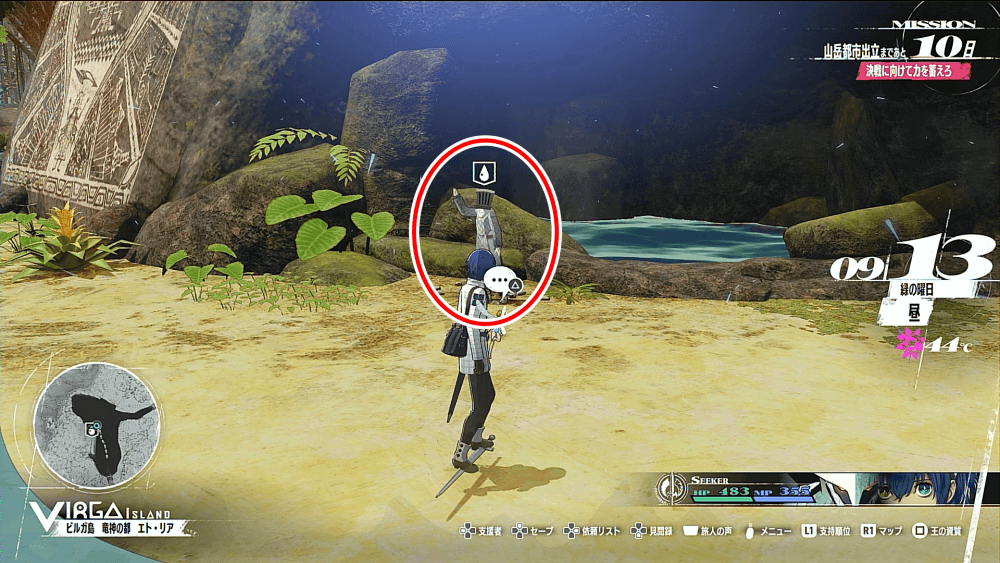
Task: Select the protagonist portrait in the party HUD
Action: pos(921,490)
